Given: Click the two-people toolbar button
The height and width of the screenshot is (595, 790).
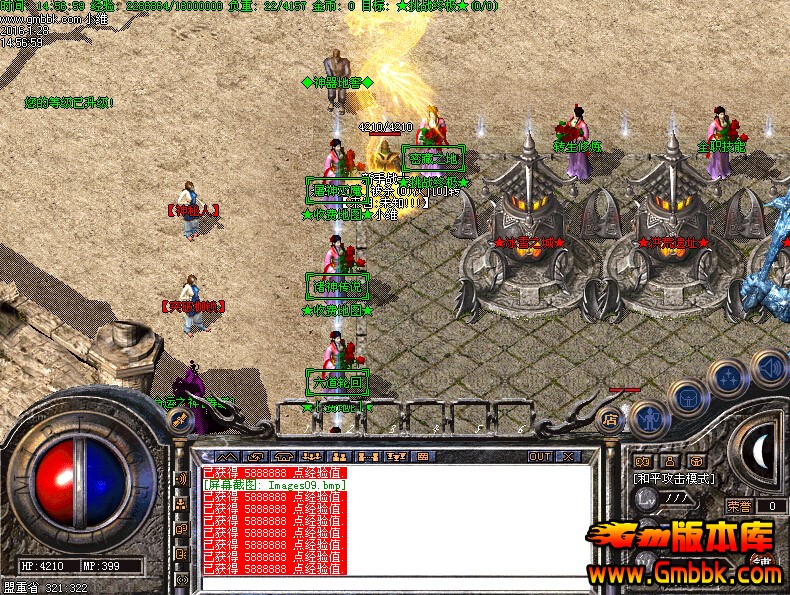Looking at the screenshot, I should [337, 457].
